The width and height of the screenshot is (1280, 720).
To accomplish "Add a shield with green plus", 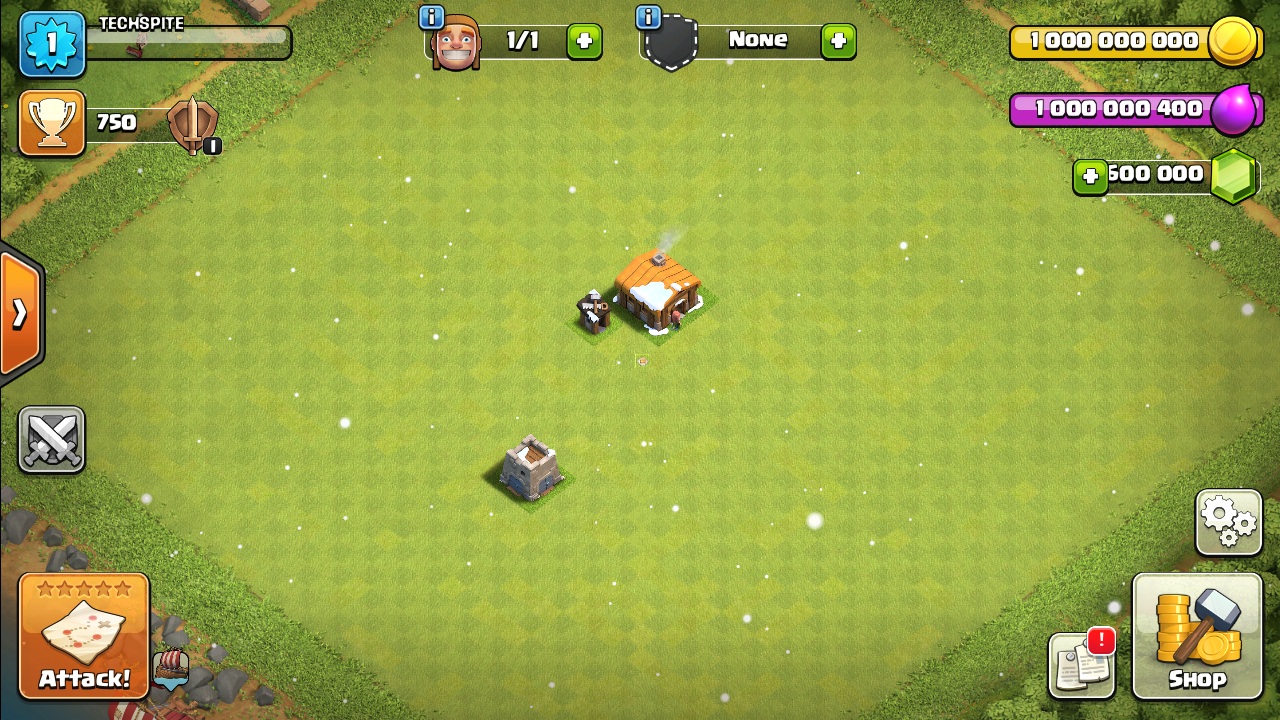I will [838, 41].
